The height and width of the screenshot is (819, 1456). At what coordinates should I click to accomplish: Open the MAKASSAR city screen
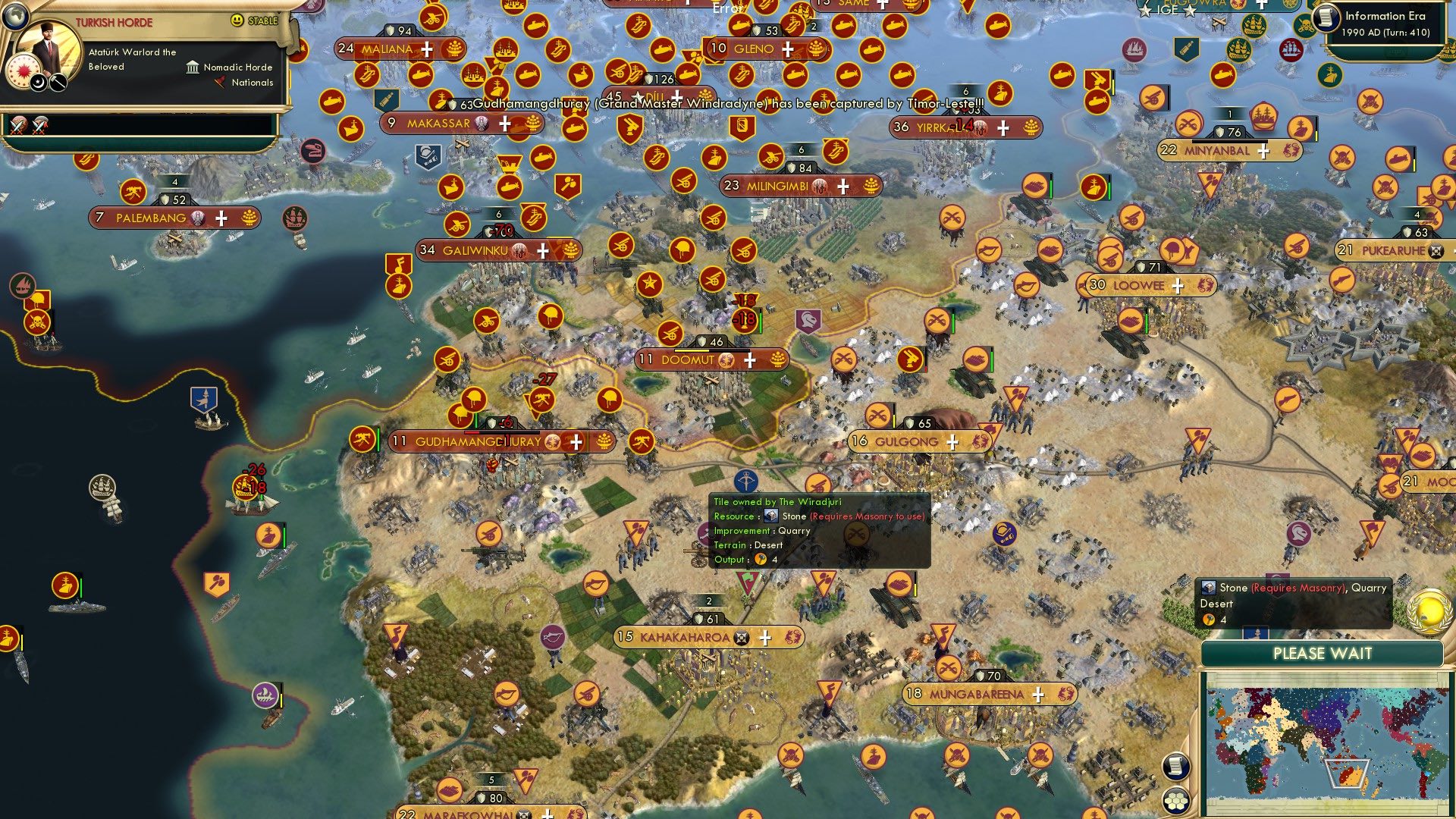point(438,122)
